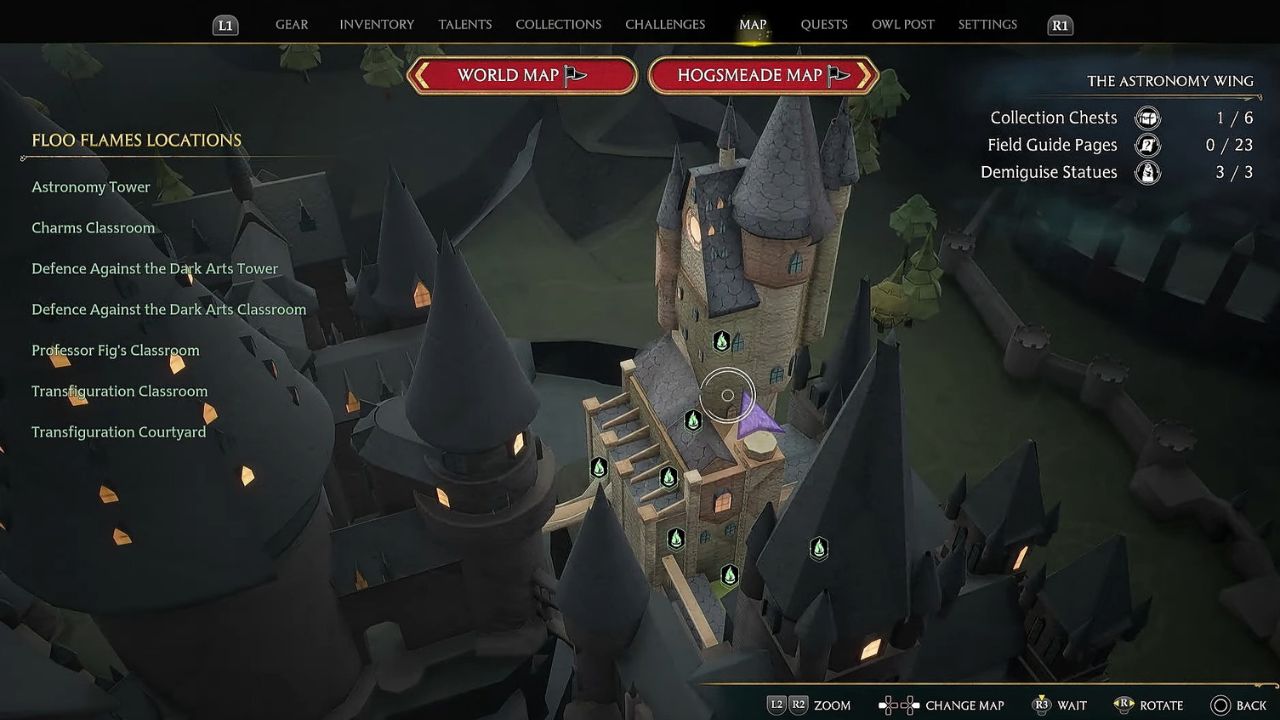Screen dimensions: 1280x720
Task: Click the World Map button
Action: pos(522,76)
